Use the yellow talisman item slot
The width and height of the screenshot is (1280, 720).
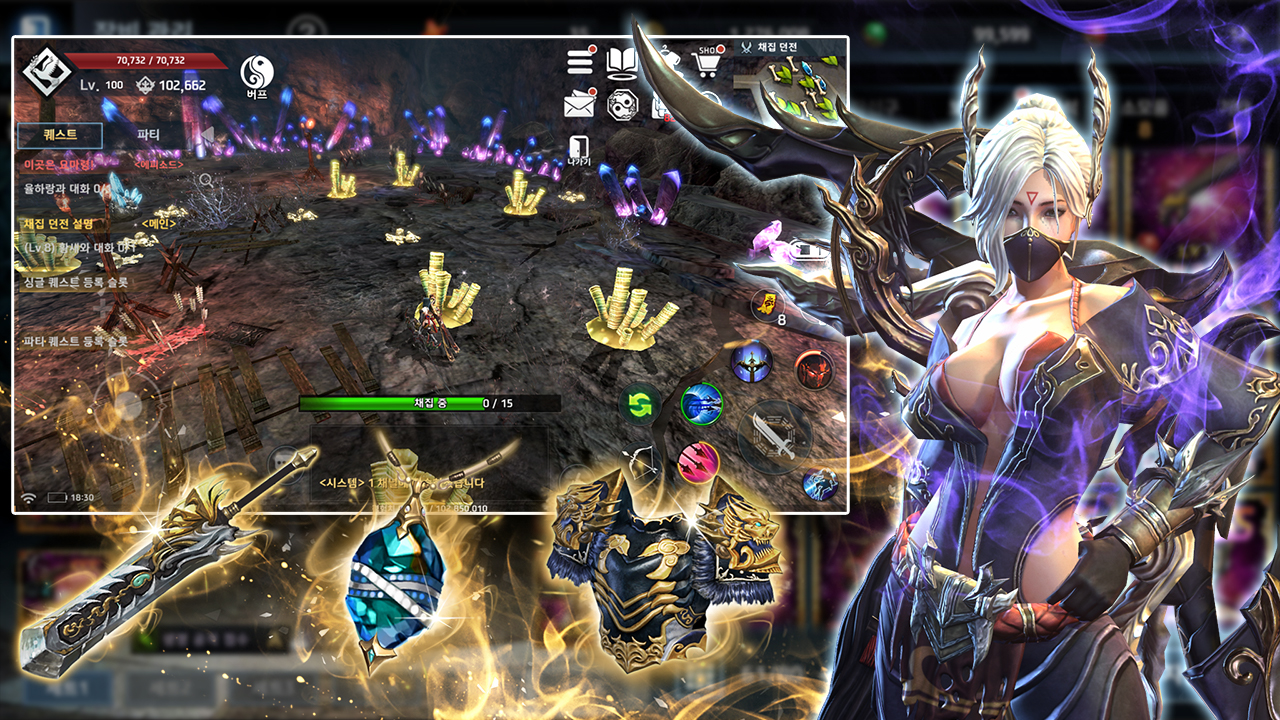pos(765,304)
